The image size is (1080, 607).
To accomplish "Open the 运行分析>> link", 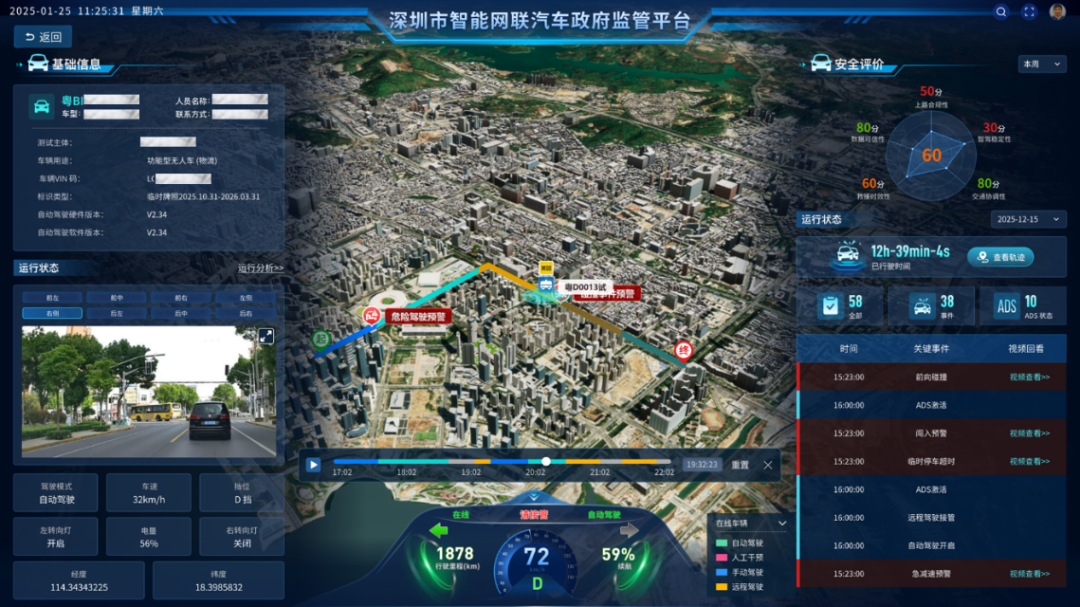I will (x=260, y=268).
